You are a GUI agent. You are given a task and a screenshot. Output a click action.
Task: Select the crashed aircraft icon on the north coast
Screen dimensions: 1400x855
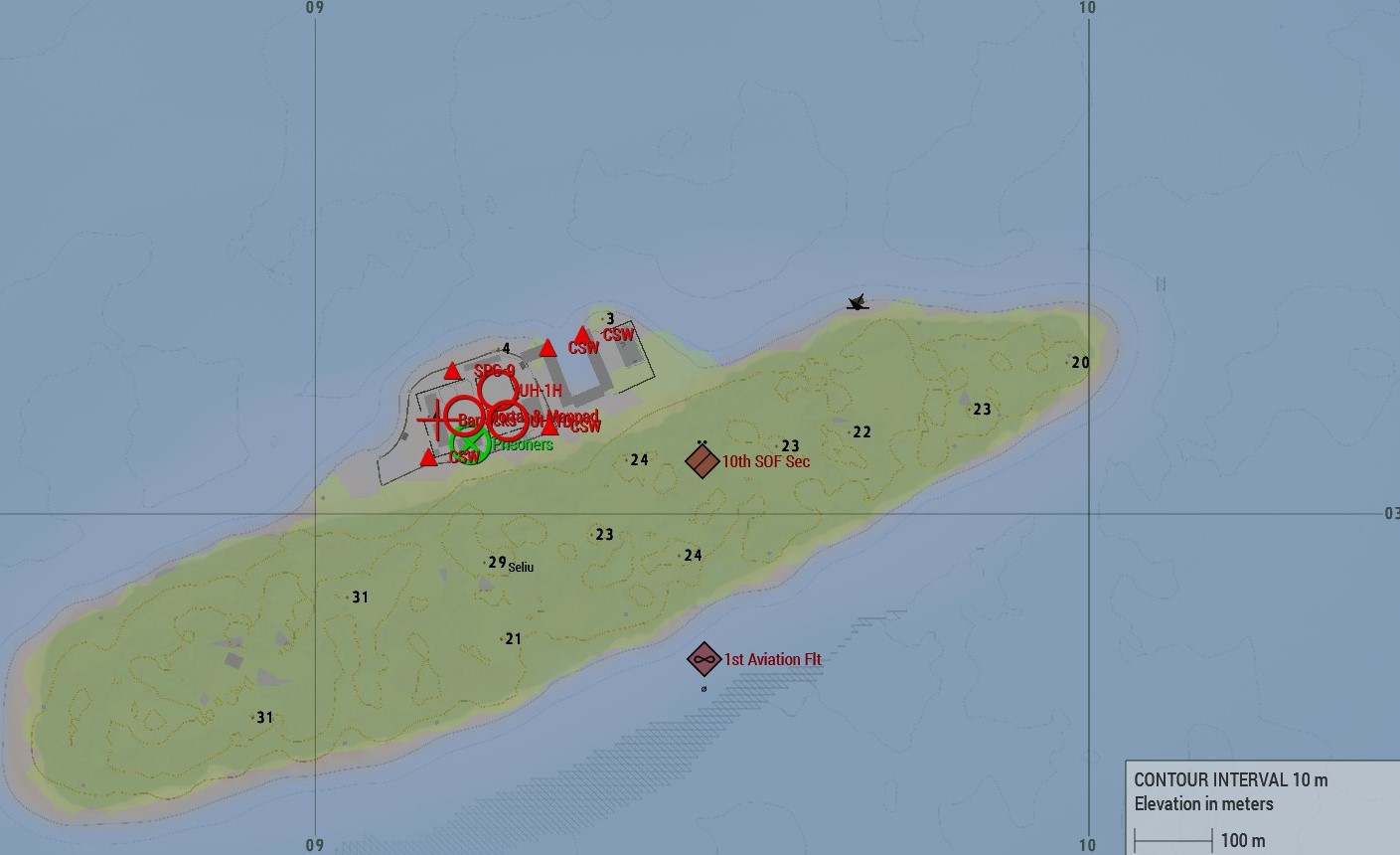coord(856,301)
